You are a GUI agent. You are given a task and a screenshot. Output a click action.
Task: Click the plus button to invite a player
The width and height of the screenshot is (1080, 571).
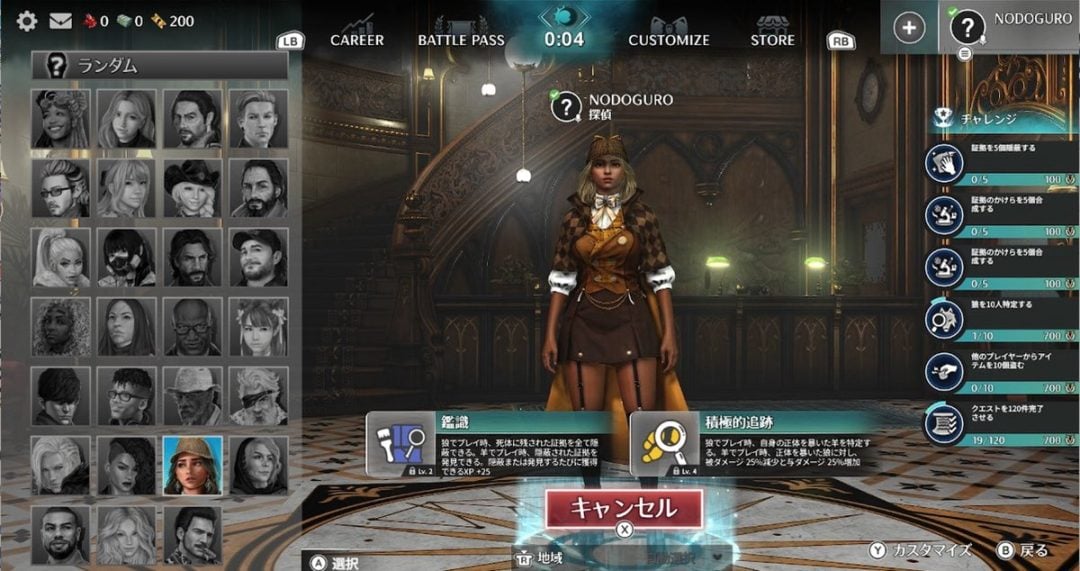908,28
